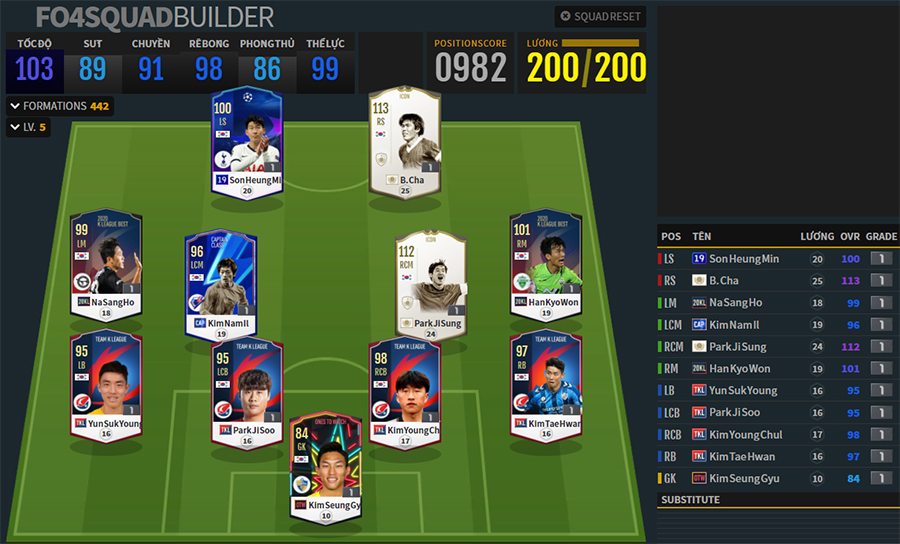Select the B.Cha RS icon card
This screenshot has width=900, height=544.
404,140
